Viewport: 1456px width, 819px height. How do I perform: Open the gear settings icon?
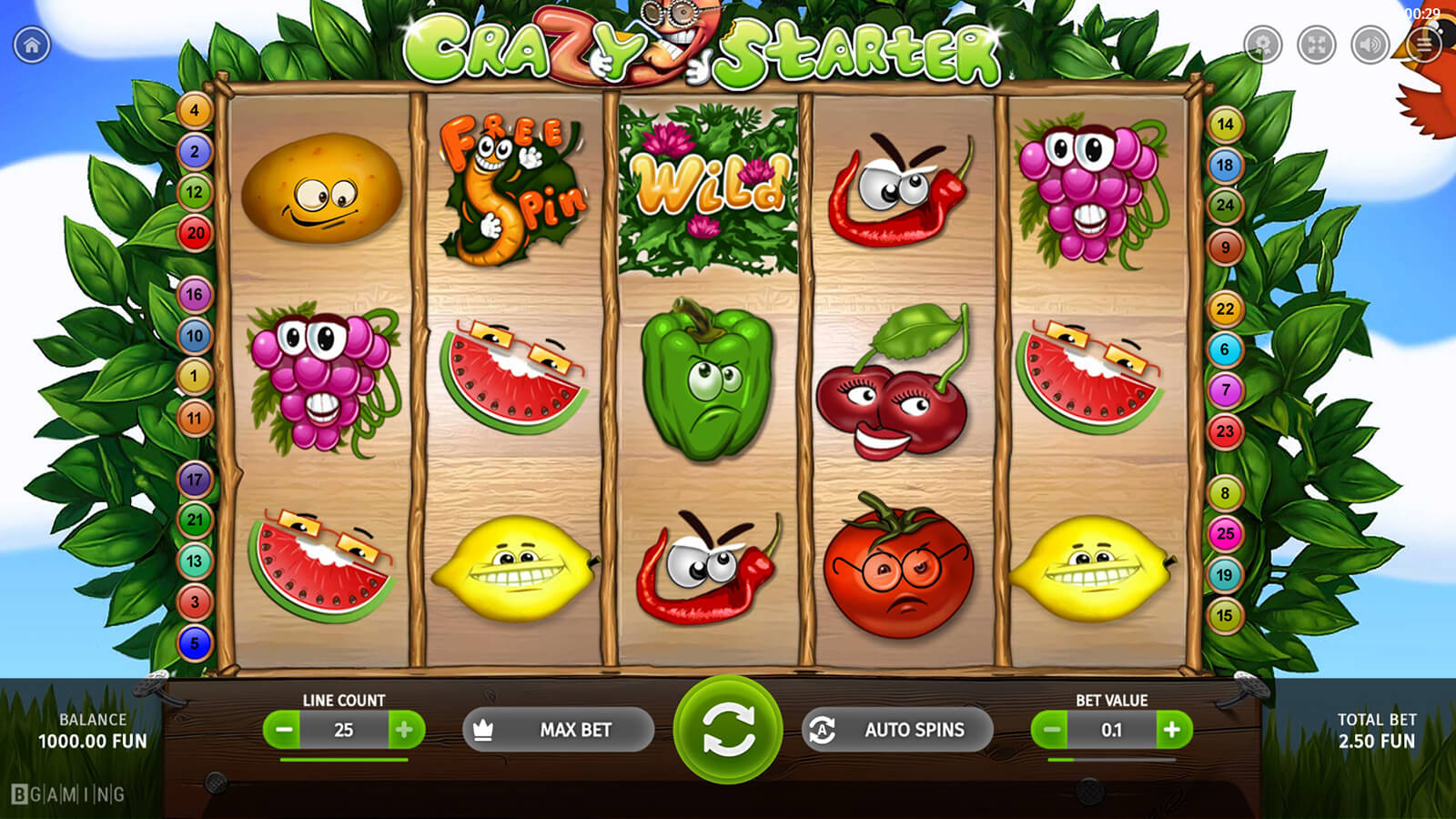click(x=1262, y=45)
